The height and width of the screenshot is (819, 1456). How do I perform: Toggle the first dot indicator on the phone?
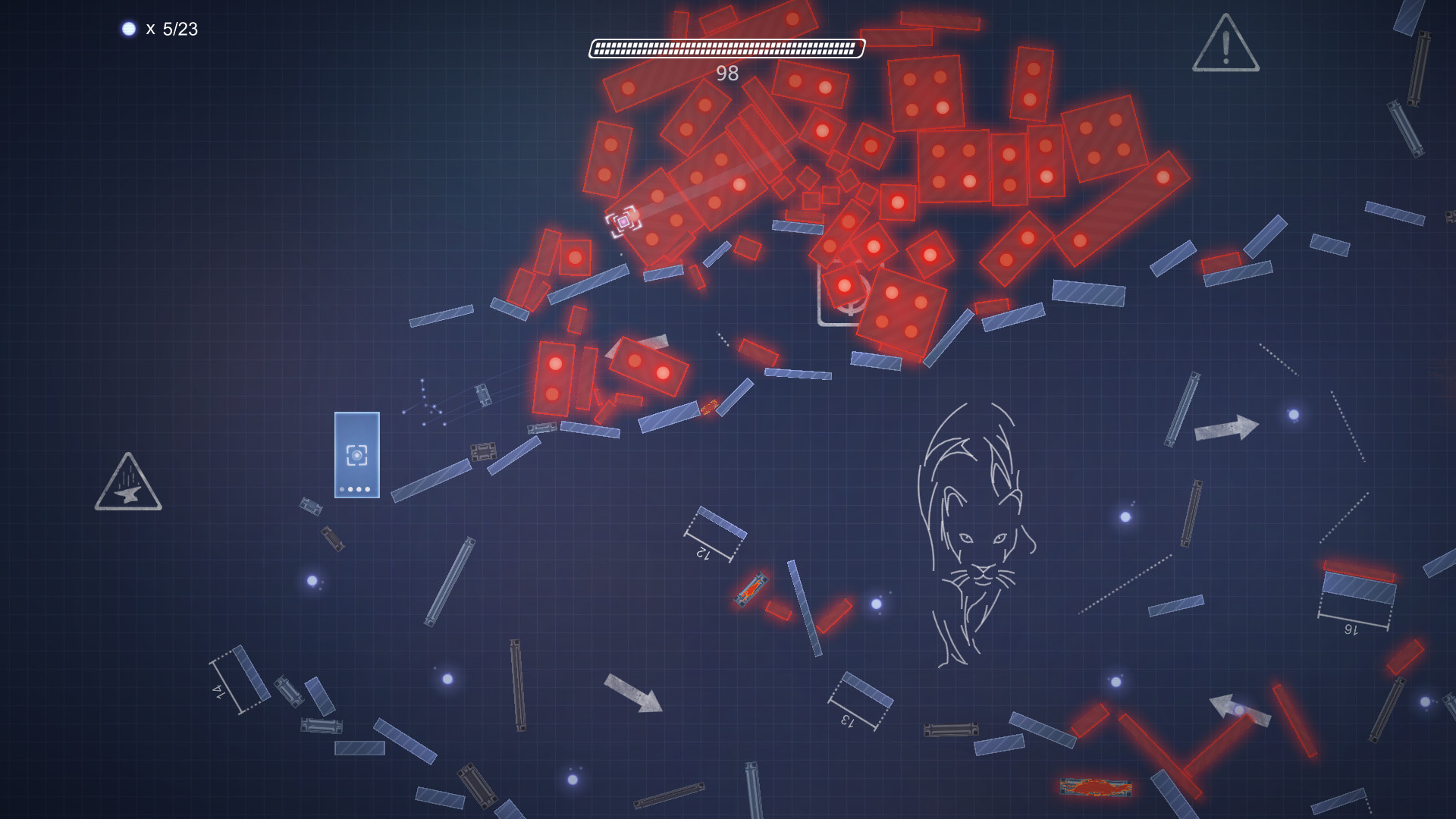click(342, 489)
